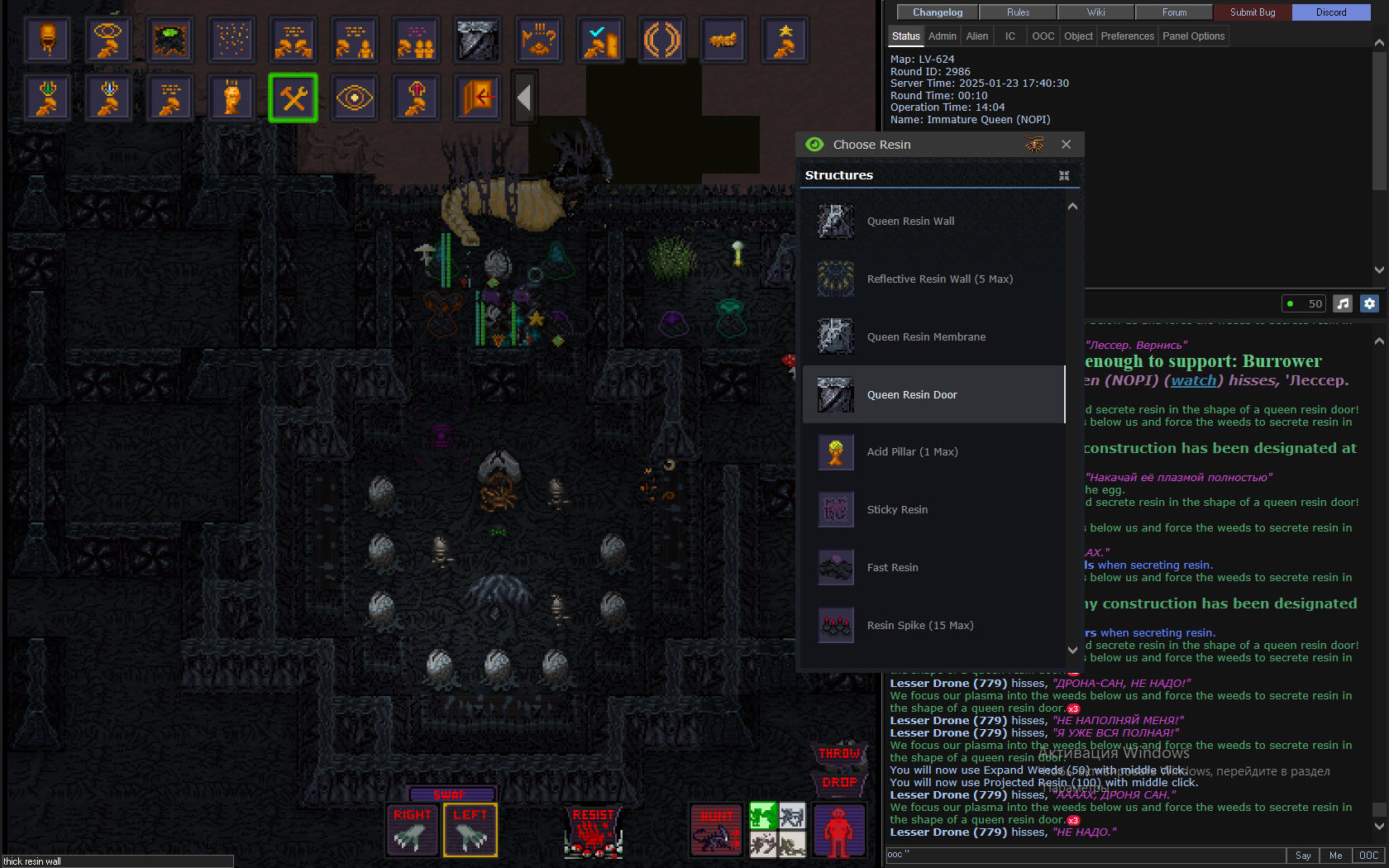Toggle the eye vision ability icon
The width and height of the screenshot is (1389, 868).
(x=355, y=98)
